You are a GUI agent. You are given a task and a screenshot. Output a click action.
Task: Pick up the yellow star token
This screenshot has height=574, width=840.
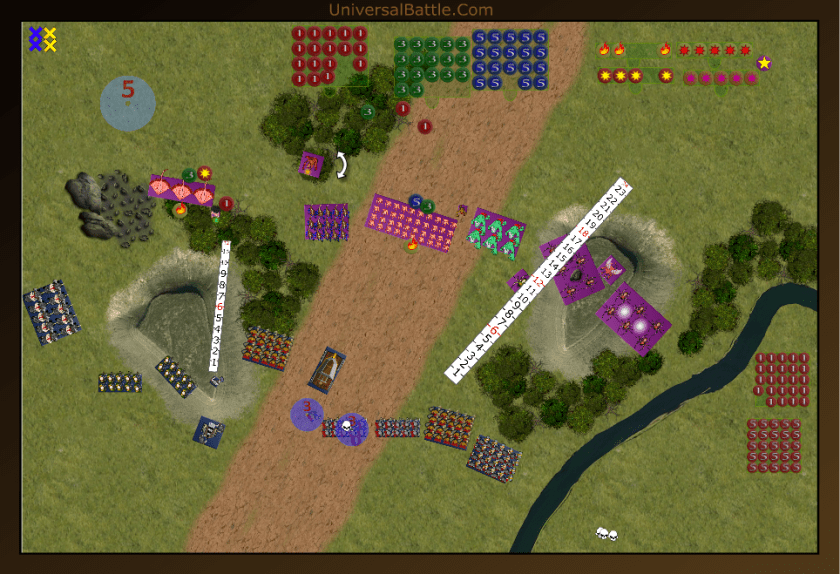click(764, 63)
